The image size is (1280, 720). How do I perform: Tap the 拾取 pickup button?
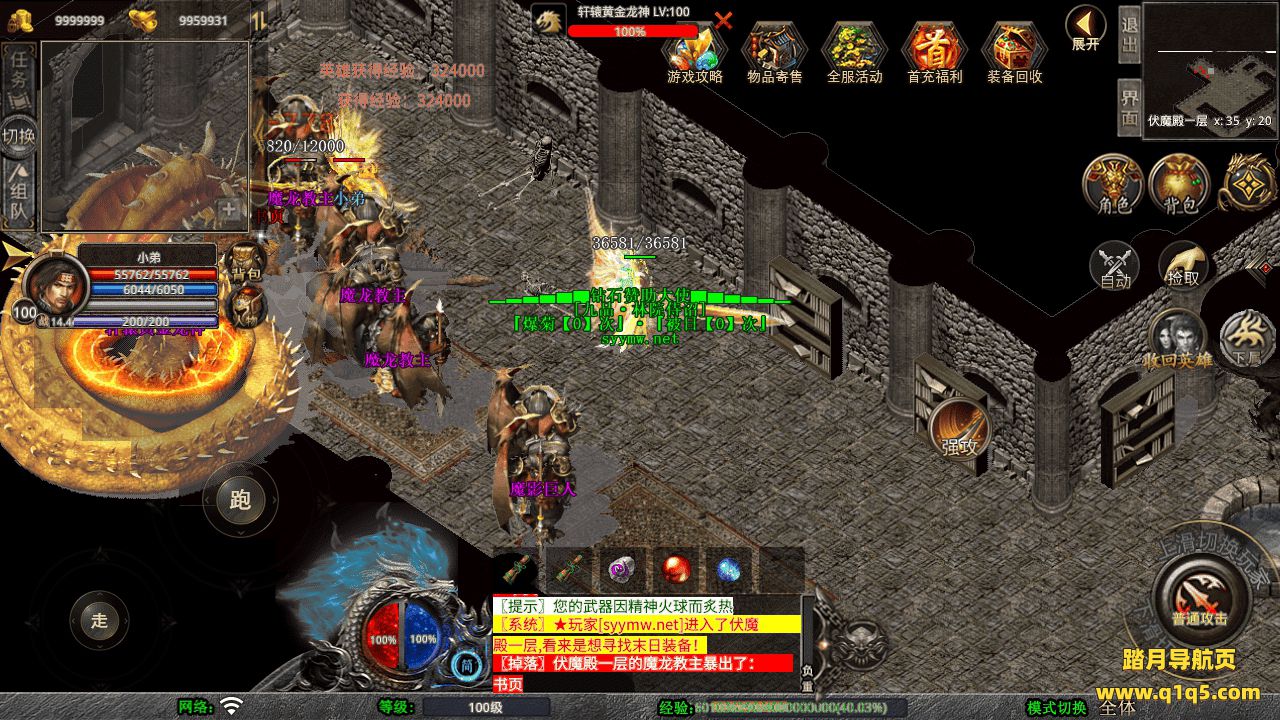[x=1183, y=264]
